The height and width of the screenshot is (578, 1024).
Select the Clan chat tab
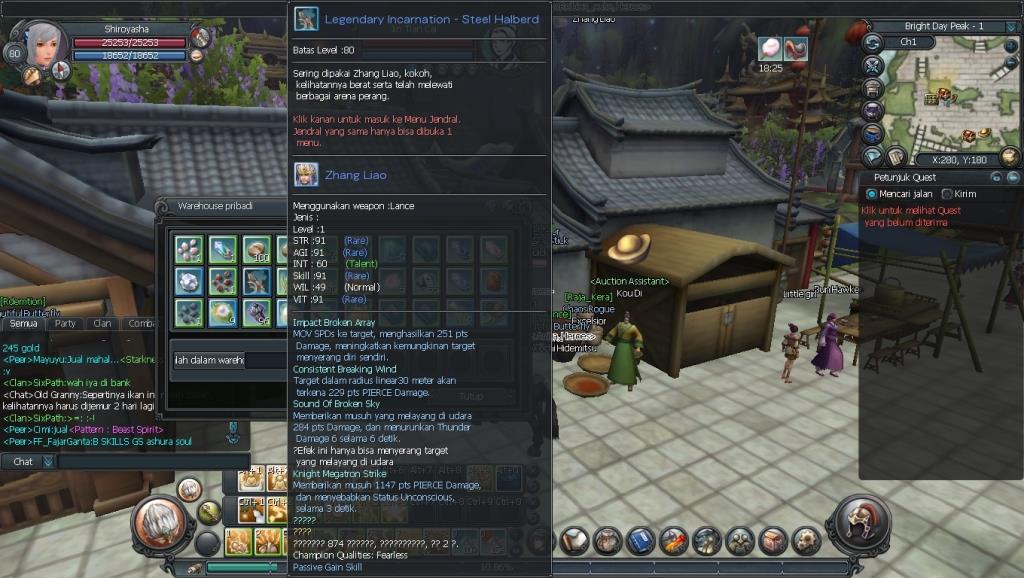(103, 324)
